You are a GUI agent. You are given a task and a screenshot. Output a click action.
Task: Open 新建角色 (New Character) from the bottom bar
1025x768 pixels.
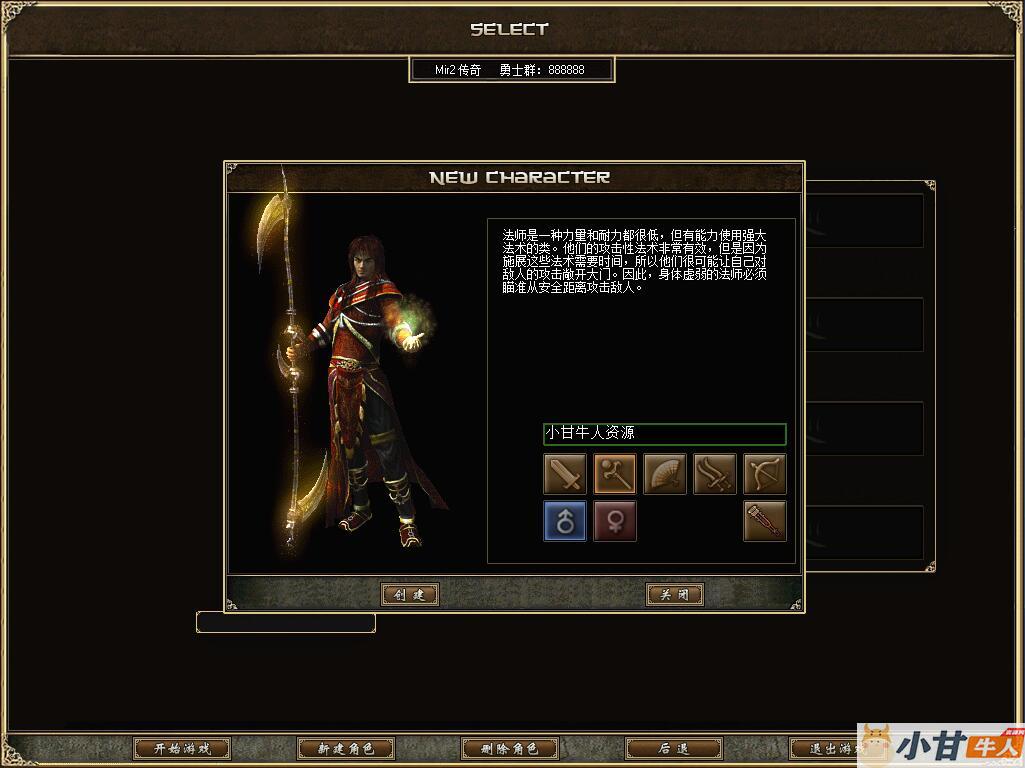pyautogui.click(x=346, y=749)
